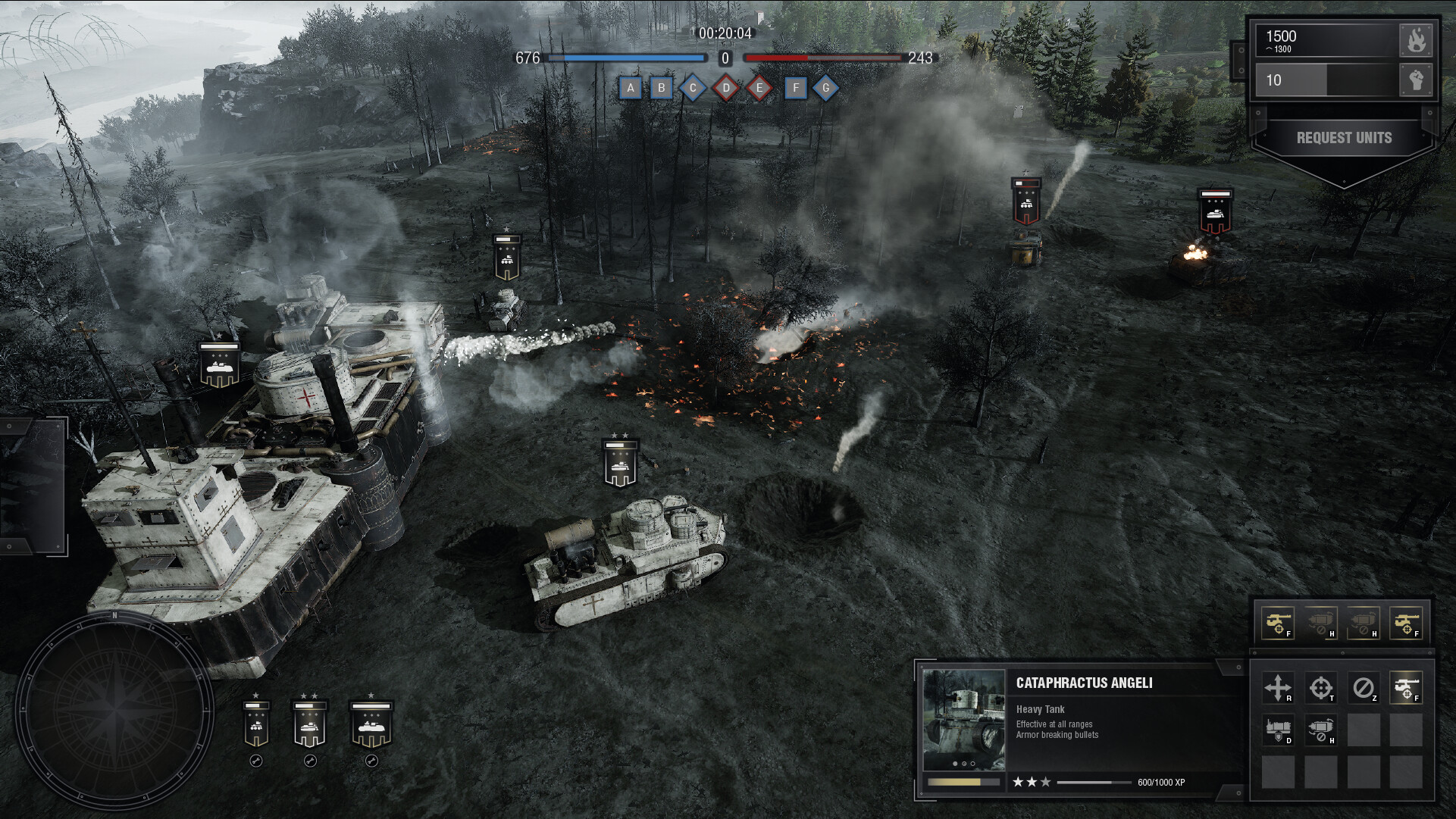Click the raised fist resource icon
Image resolution: width=1456 pixels, height=819 pixels.
1416,80
